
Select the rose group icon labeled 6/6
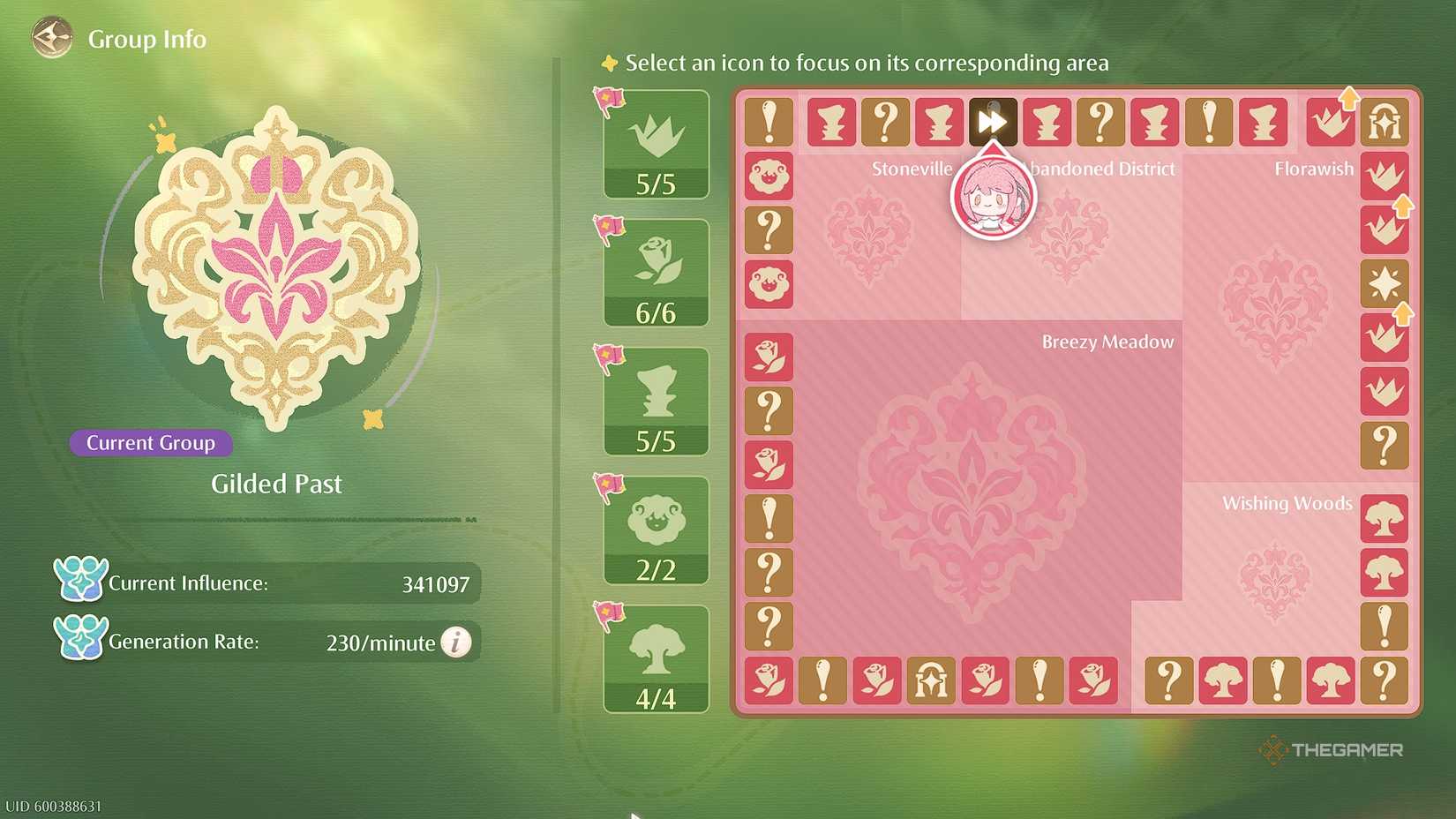(655, 270)
